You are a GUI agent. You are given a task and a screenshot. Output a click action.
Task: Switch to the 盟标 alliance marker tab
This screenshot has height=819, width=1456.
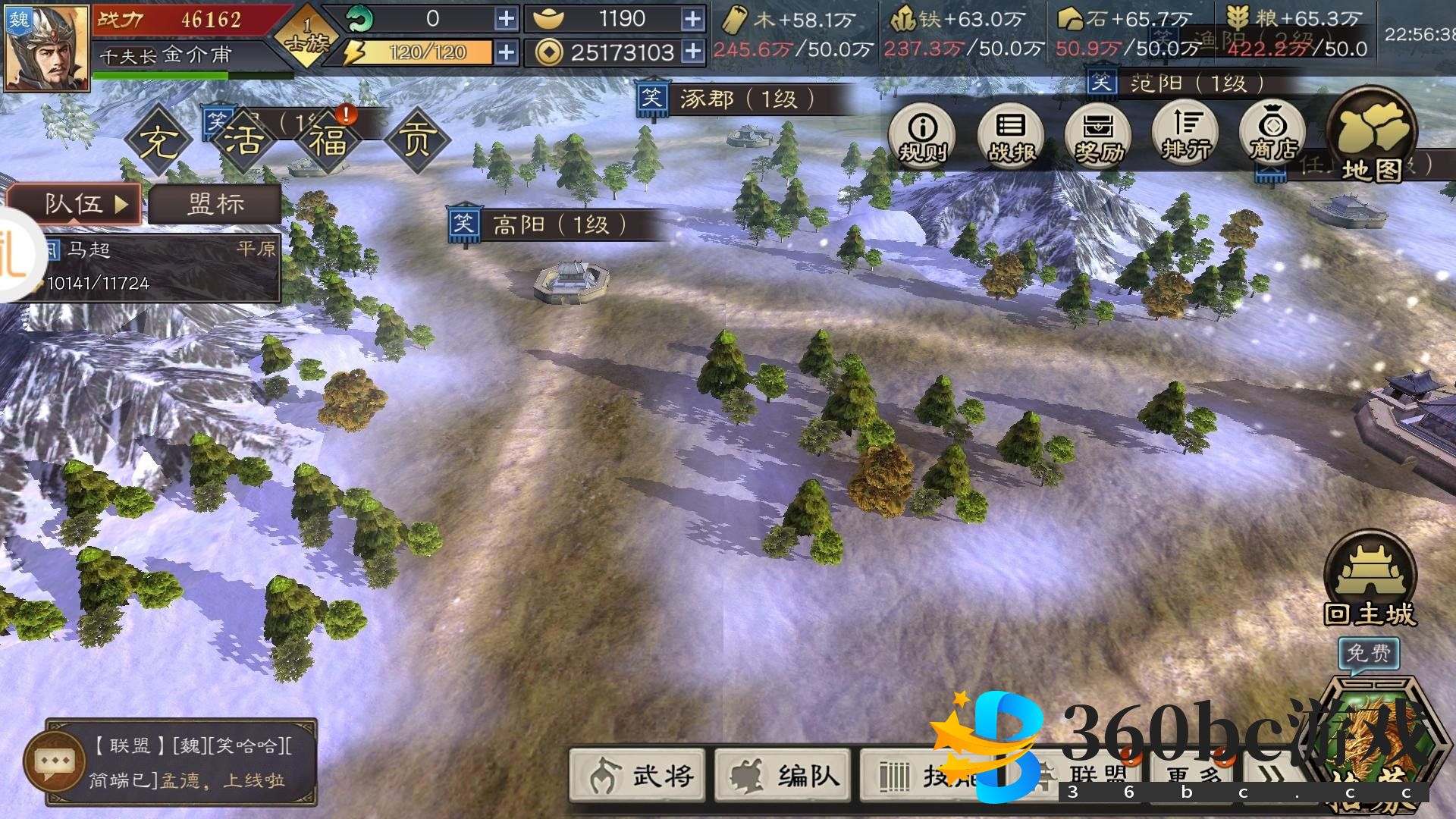pos(215,204)
